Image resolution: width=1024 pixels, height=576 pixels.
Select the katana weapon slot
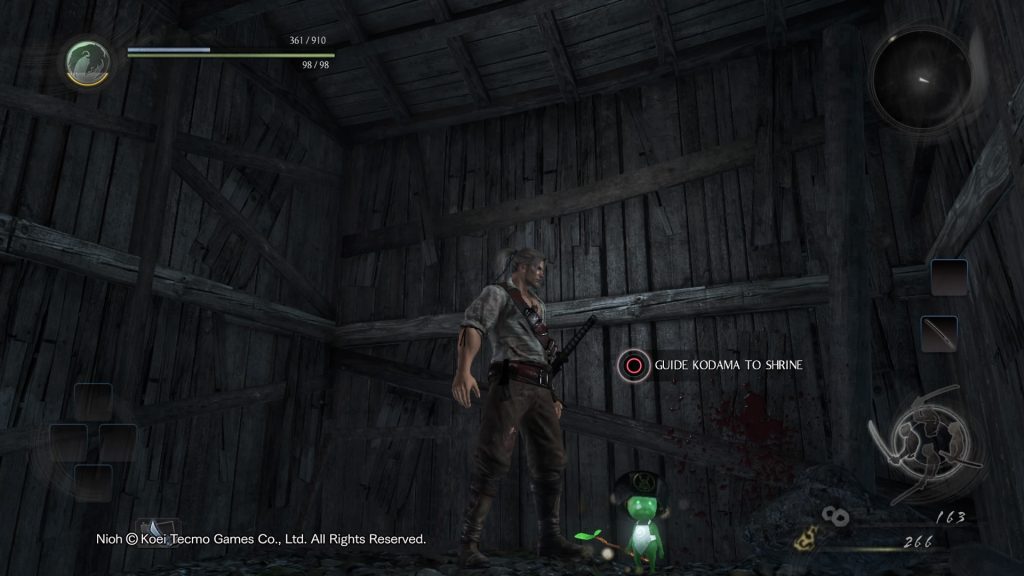coord(939,333)
